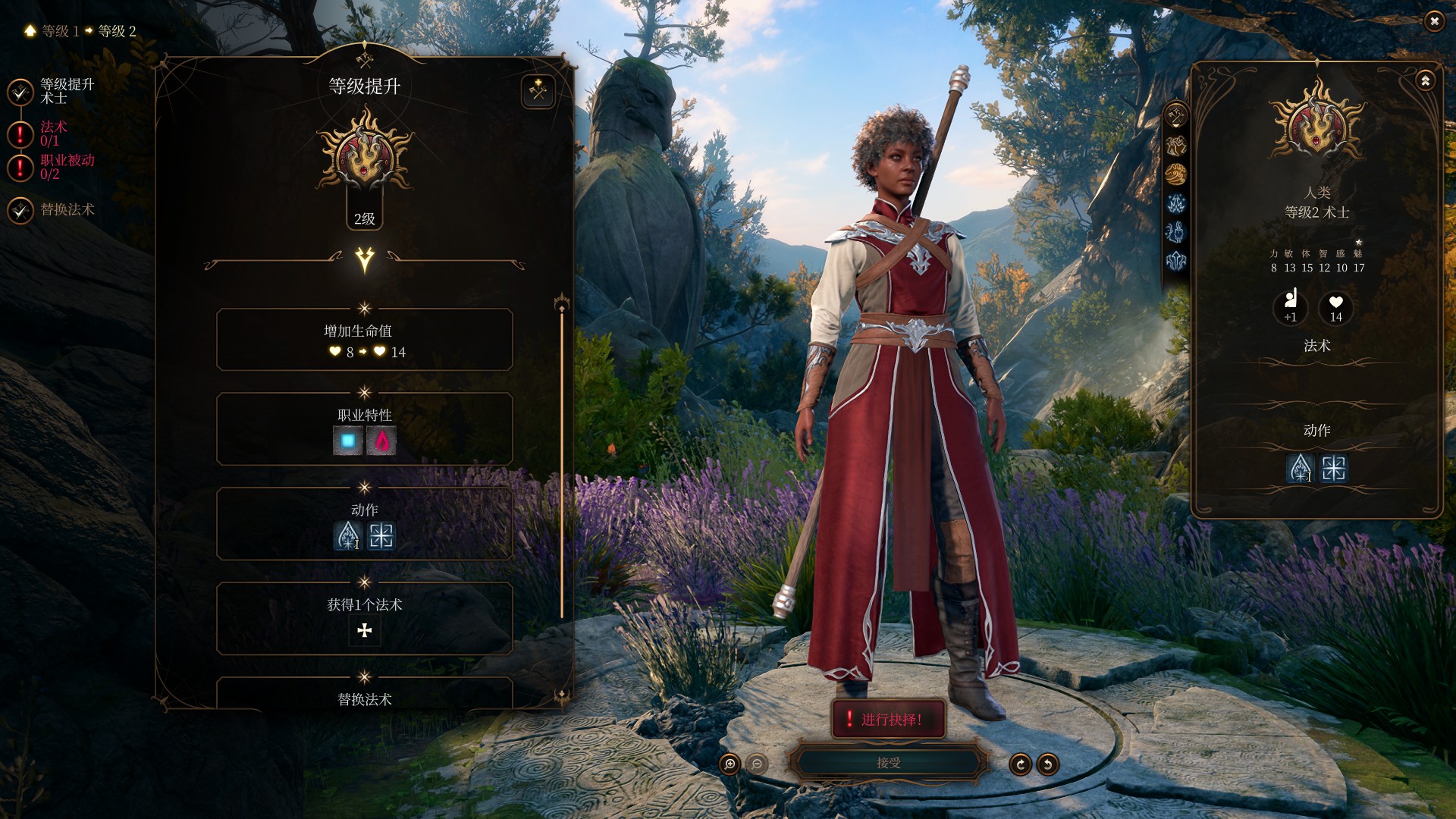Select the pink flame class feature icon

[x=381, y=441]
